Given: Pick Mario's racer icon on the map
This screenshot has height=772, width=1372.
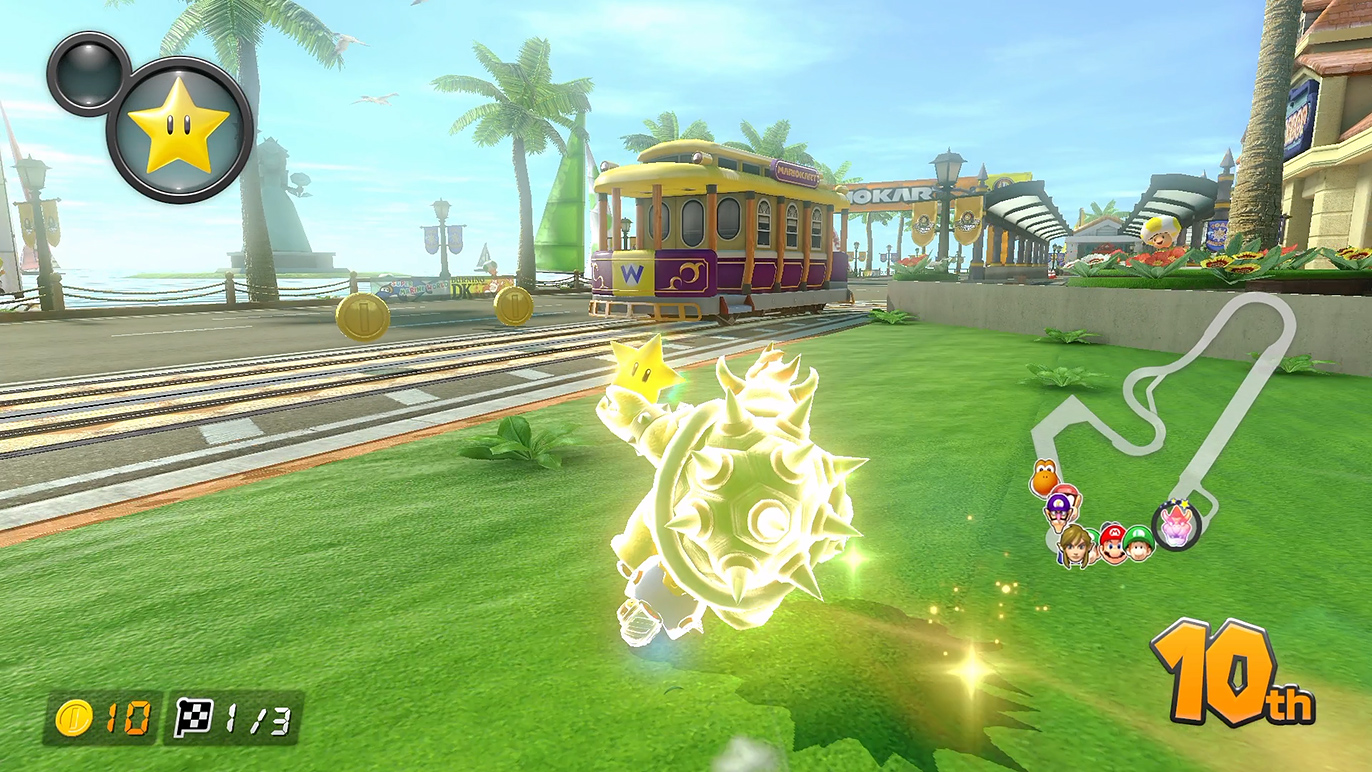Looking at the screenshot, I should point(1112,543).
